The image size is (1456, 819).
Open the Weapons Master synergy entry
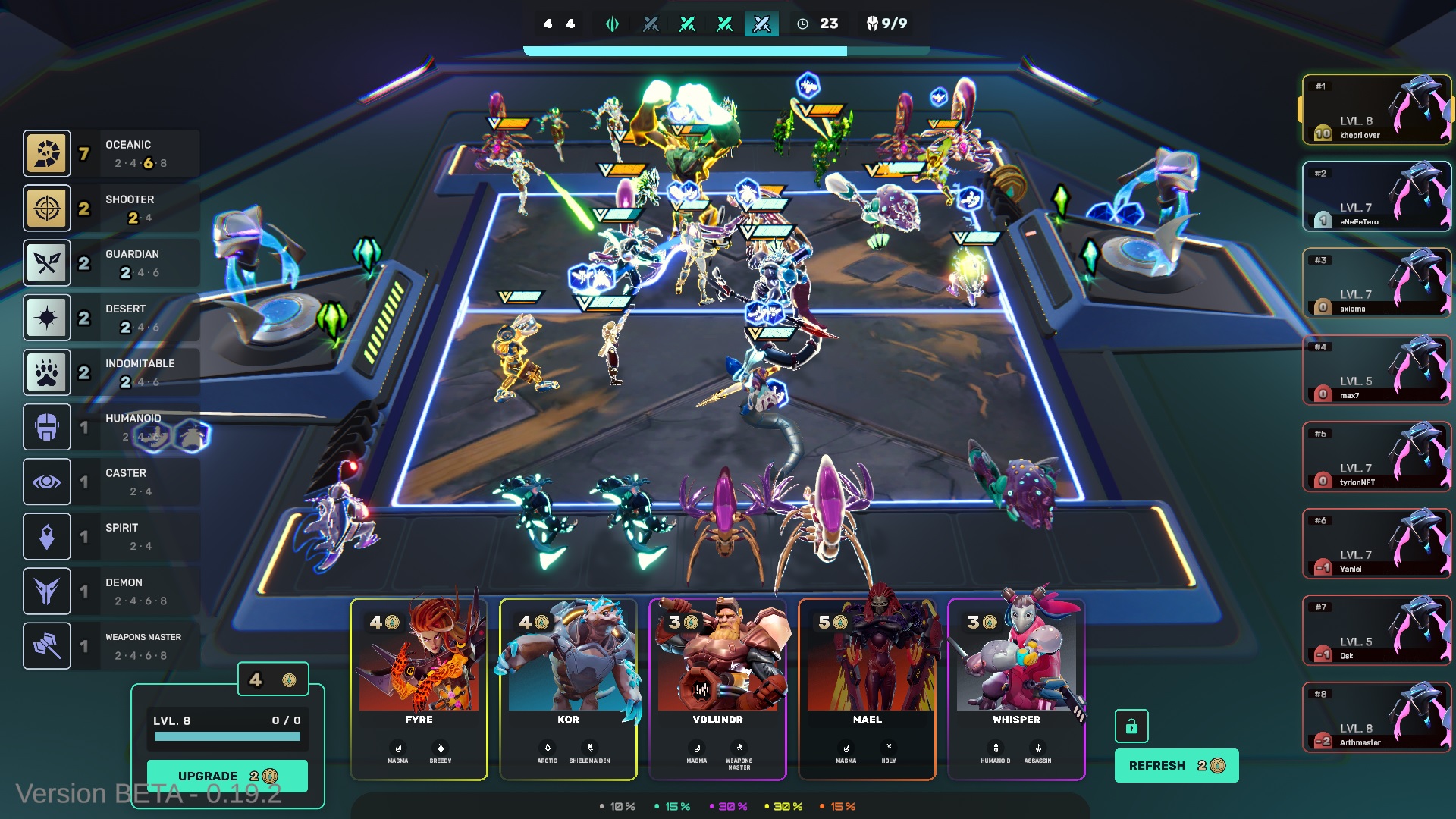111,646
